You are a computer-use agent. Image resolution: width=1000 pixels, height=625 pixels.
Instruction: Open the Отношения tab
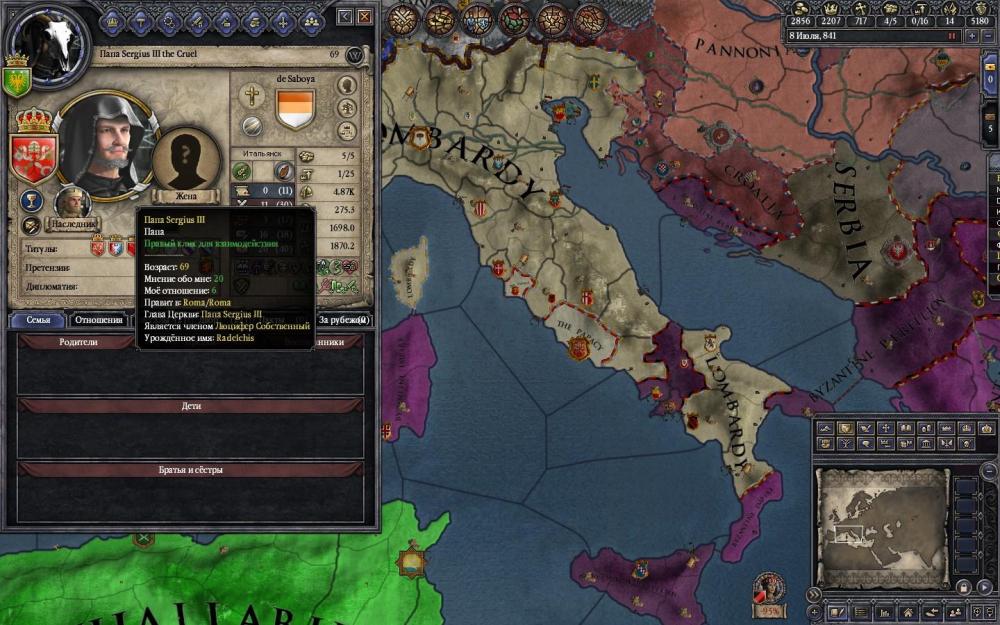click(98, 320)
